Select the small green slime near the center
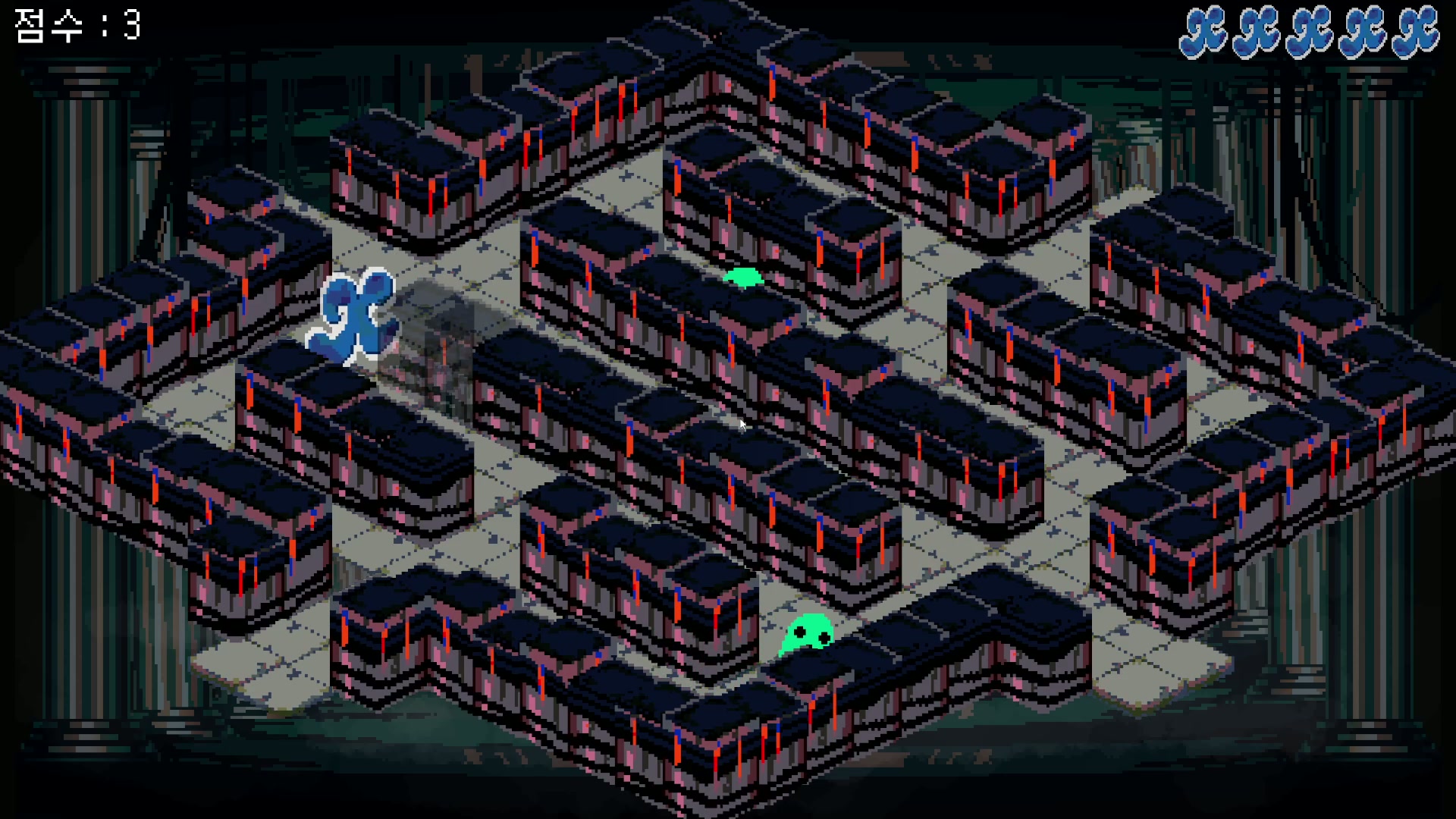Screen dimensions: 1456x819 (745, 277)
